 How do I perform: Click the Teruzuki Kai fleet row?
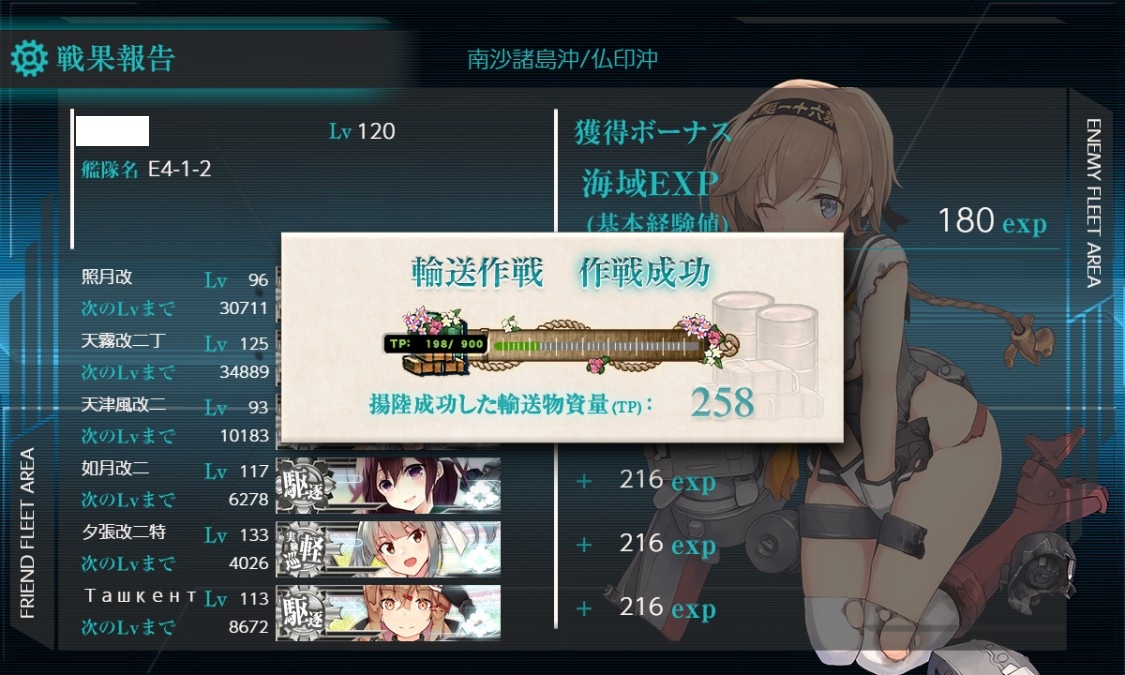pyautogui.click(x=175, y=293)
